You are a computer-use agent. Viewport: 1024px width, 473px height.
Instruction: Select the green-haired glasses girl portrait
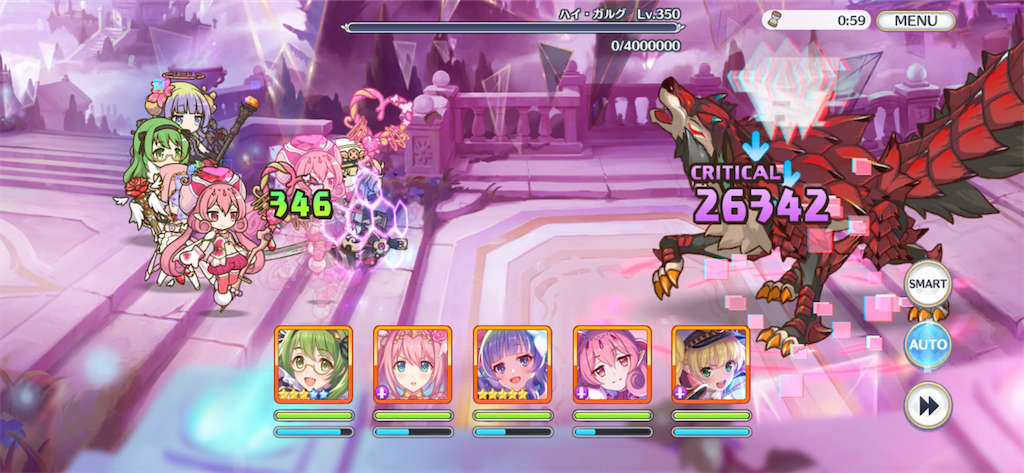click(x=313, y=364)
